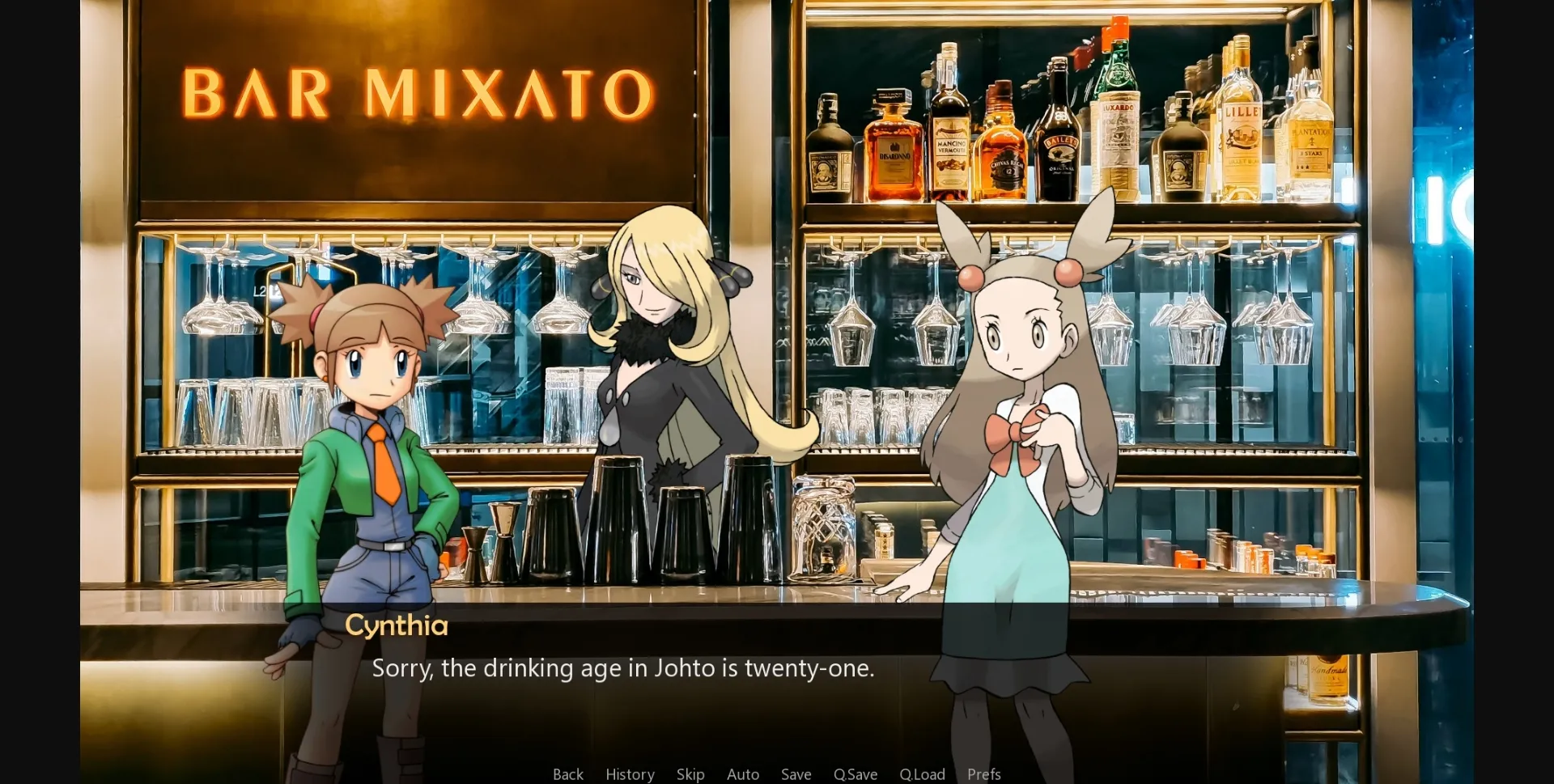
Task: Toggle Auto dialogue advance
Action: [x=743, y=774]
